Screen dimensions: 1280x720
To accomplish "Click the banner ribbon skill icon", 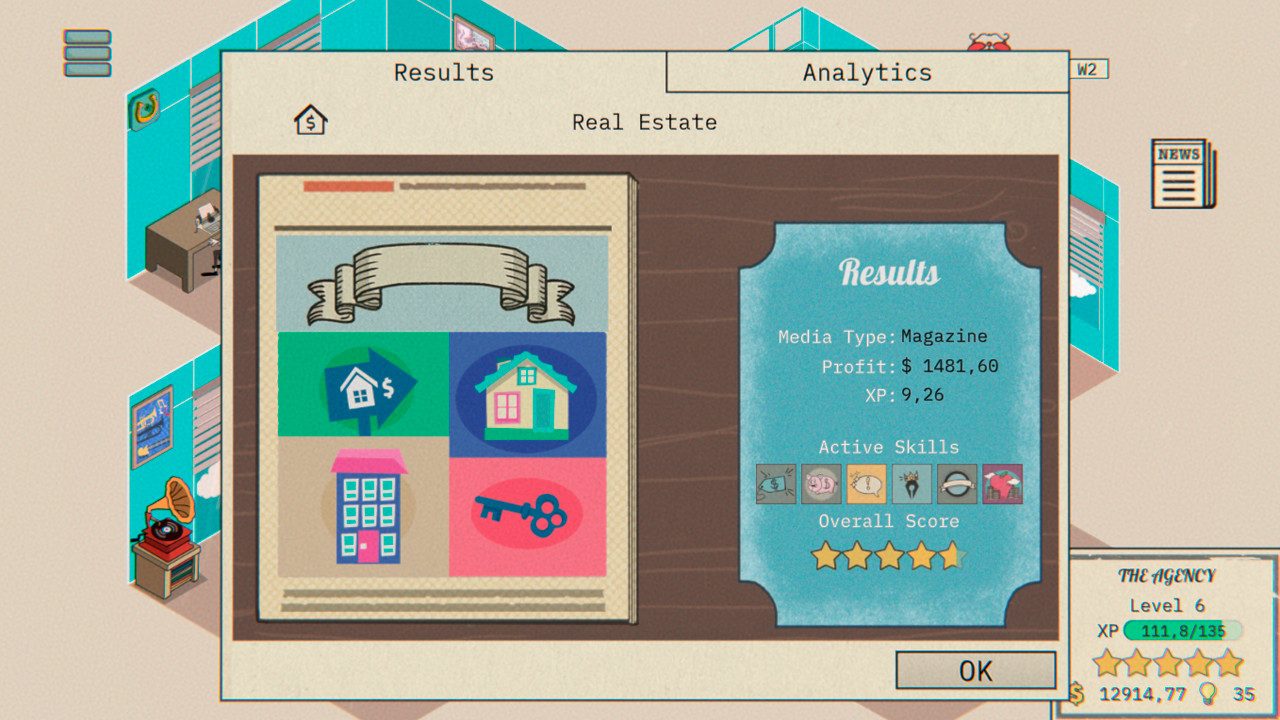I will 958,484.
